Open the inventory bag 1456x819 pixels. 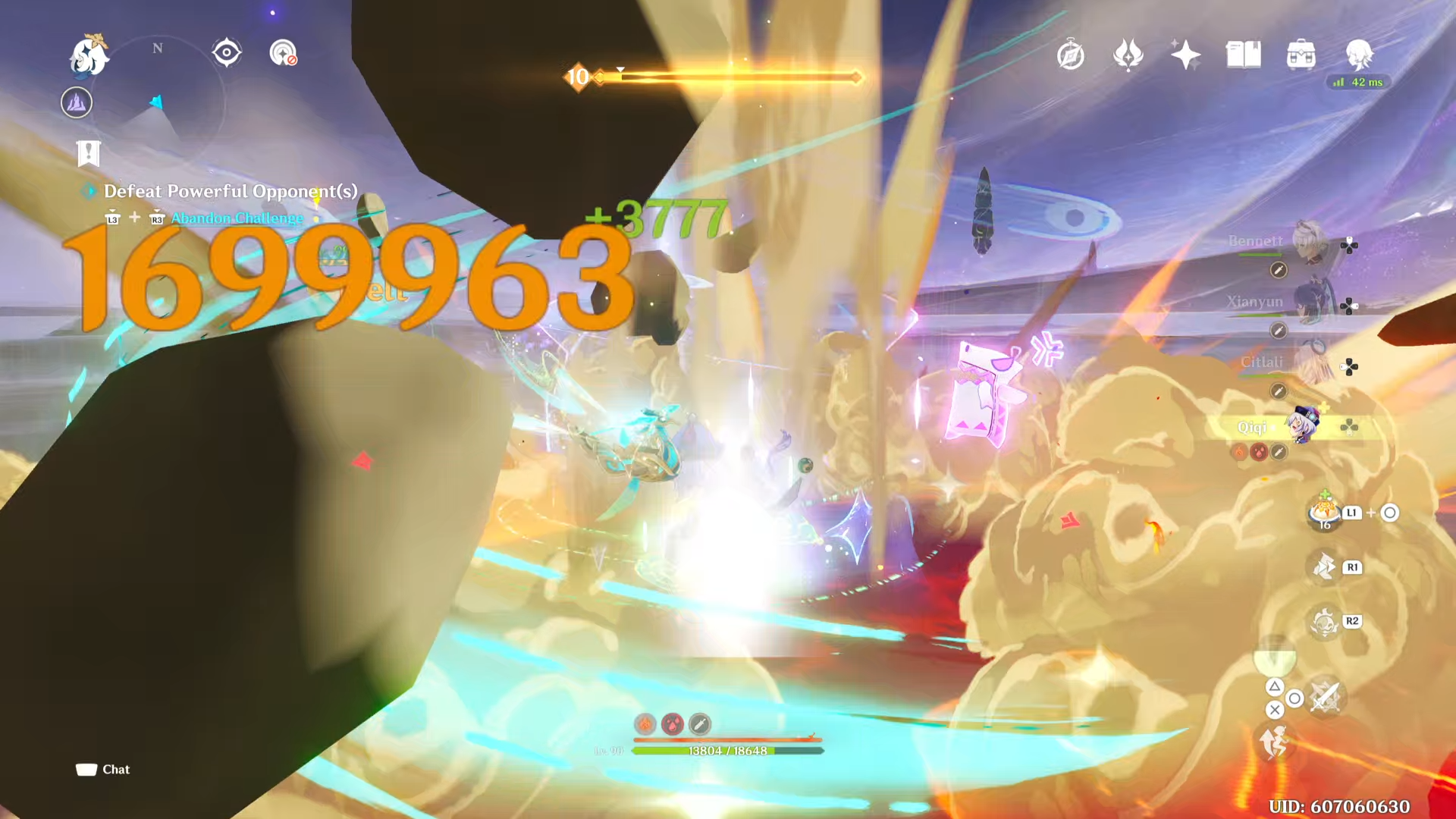point(1301,54)
